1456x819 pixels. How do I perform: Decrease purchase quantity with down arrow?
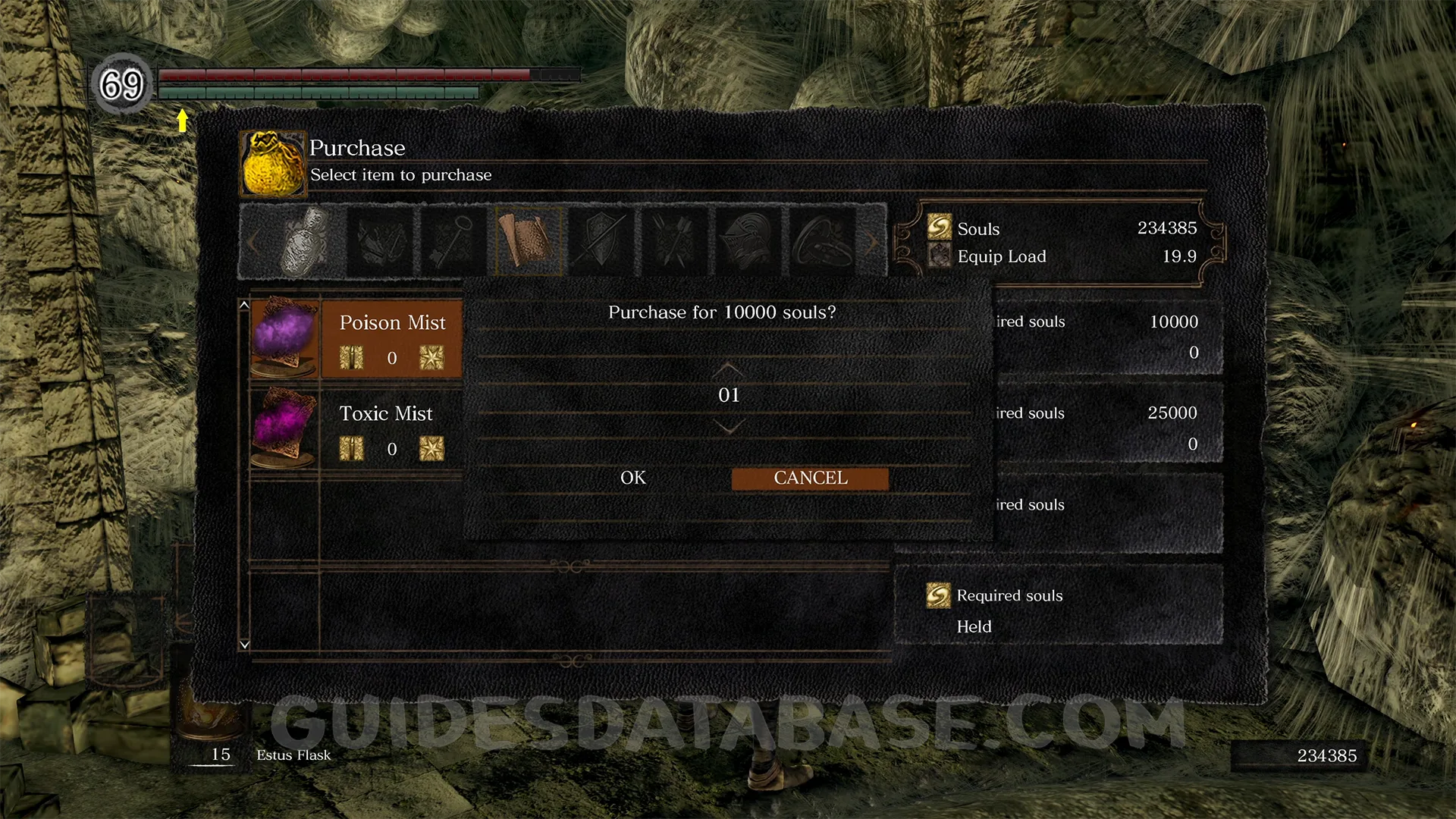pyautogui.click(x=728, y=428)
